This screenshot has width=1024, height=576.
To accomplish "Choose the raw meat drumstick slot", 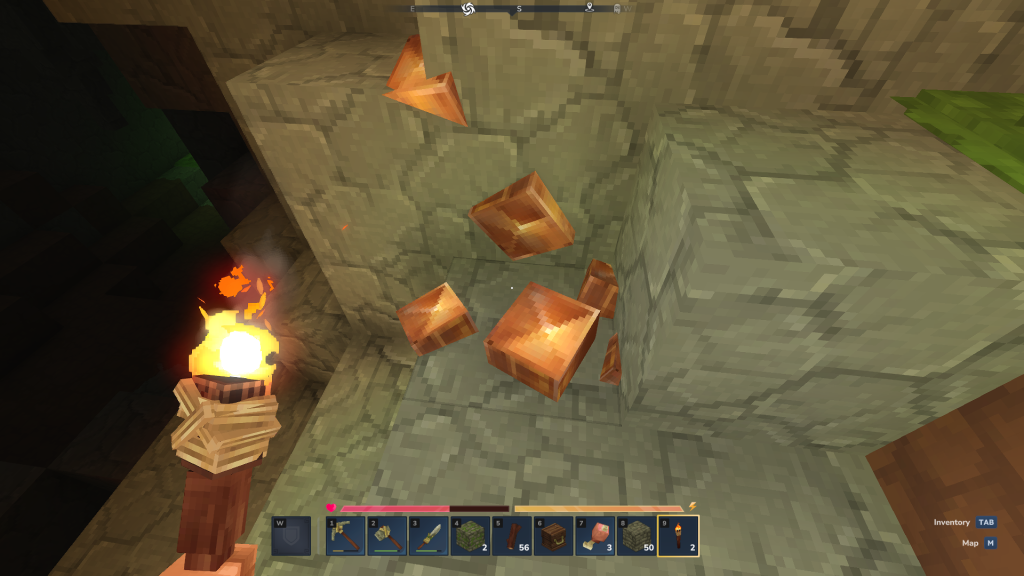I will (x=595, y=535).
